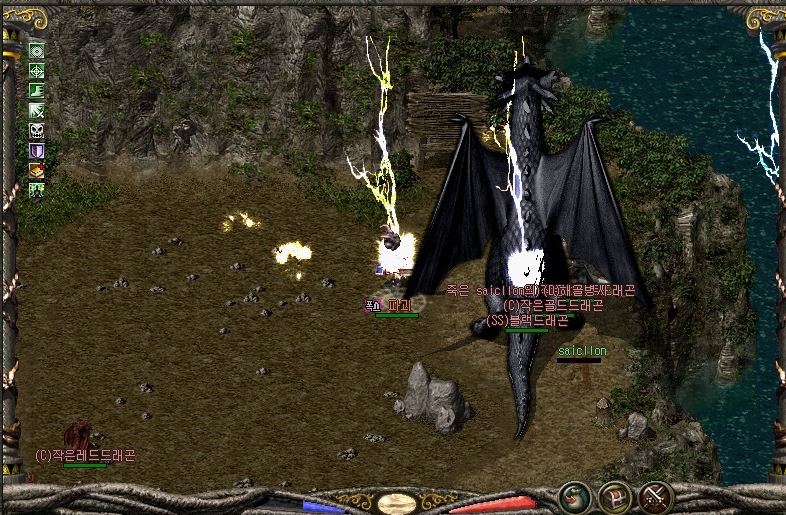
Task: Click the golden oval center button
Action: click(396, 503)
